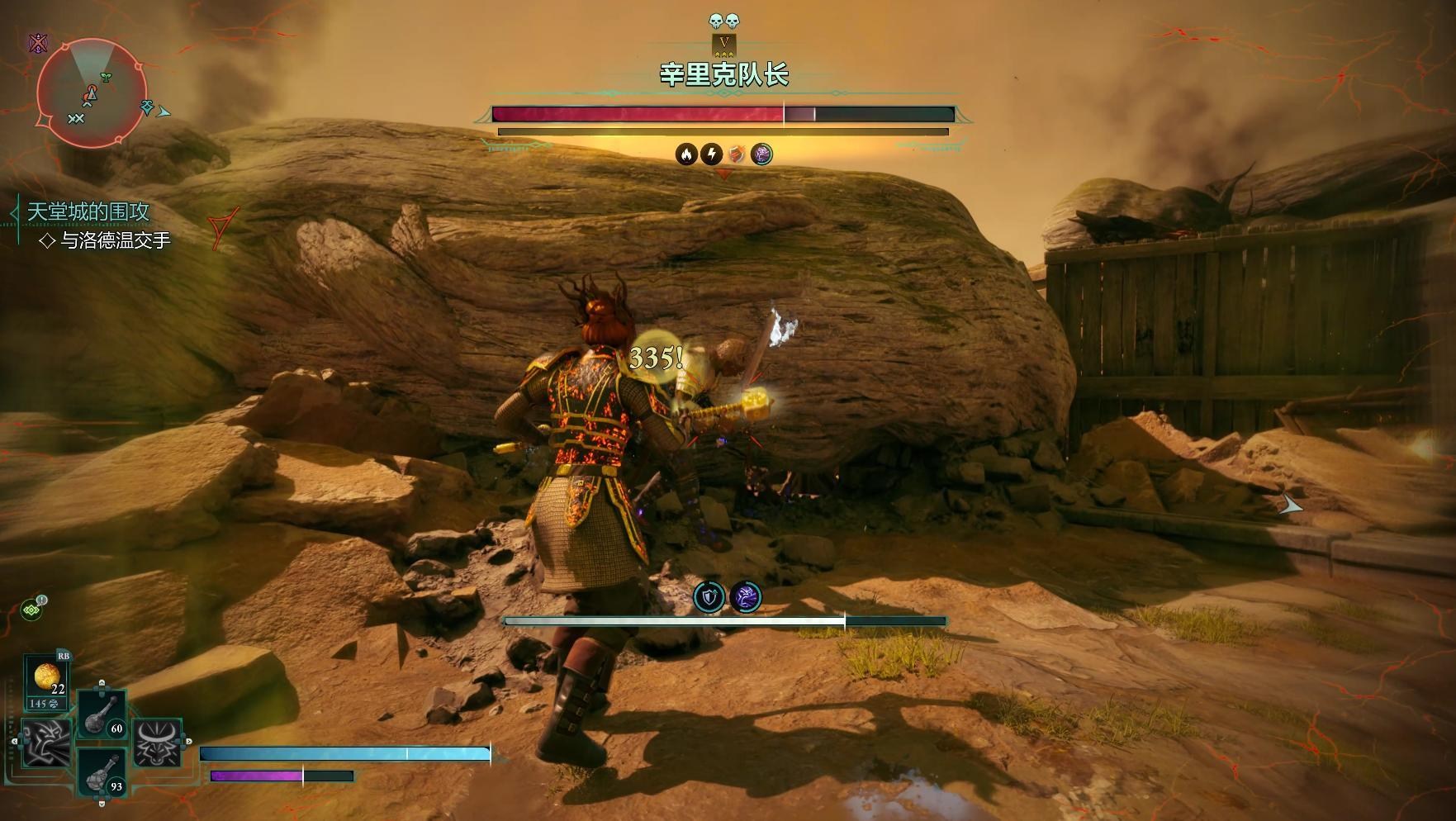This screenshot has height=821, width=1456.
Task: Use the lower grey flask with 93 count
Action: tap(102, 772)
